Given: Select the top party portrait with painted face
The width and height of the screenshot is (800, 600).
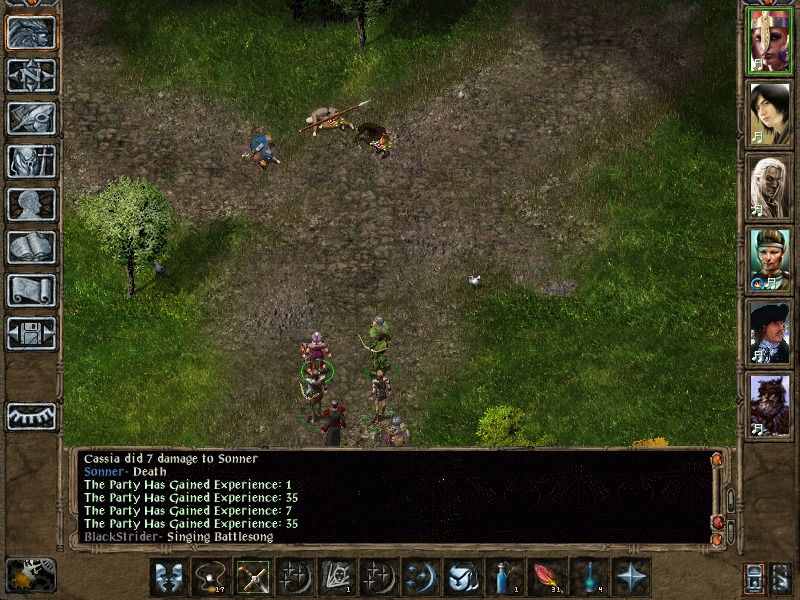Looking at the screenshot, I should tap(770, 42).
